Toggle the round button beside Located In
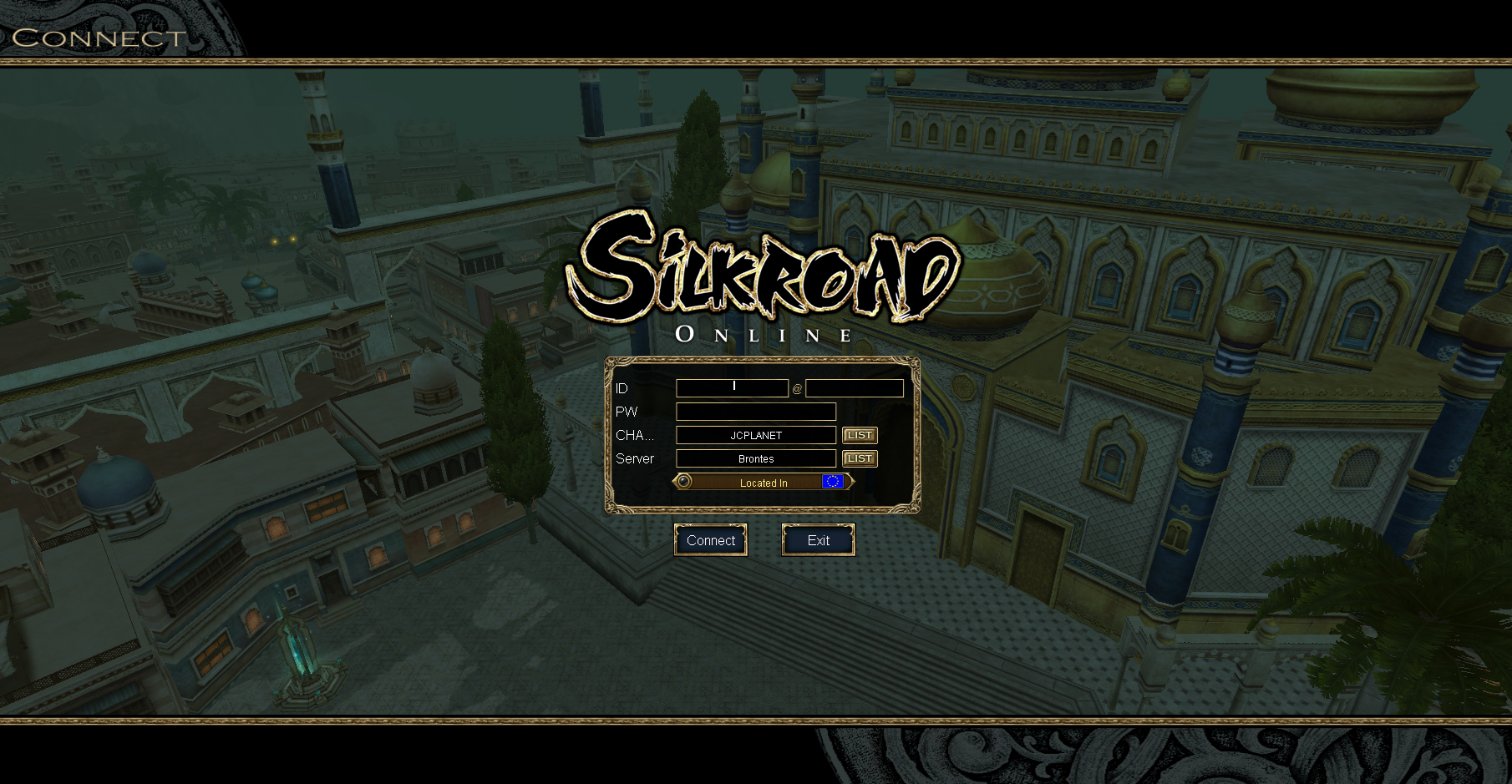The image size is (1512, 784). pos(684,482)
